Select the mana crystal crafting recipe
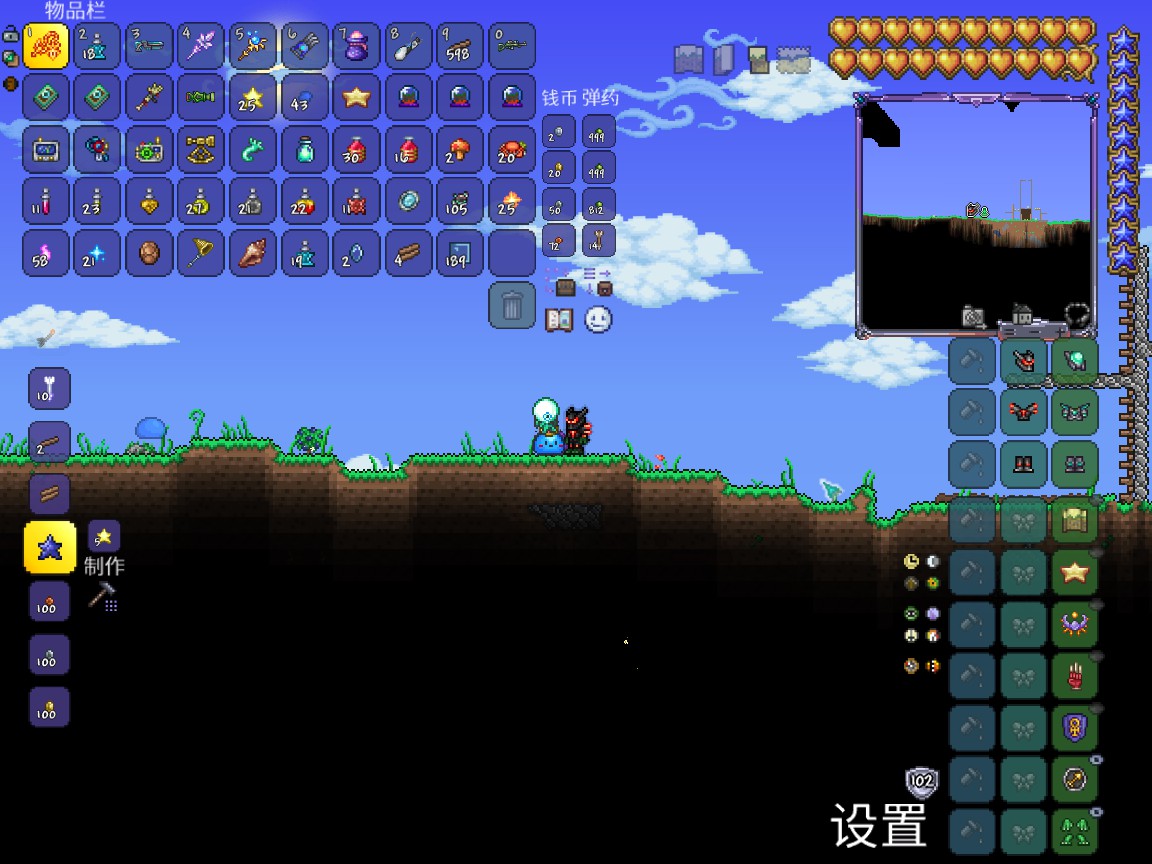This screenshot has height=864, width=1152. point(49,547)
